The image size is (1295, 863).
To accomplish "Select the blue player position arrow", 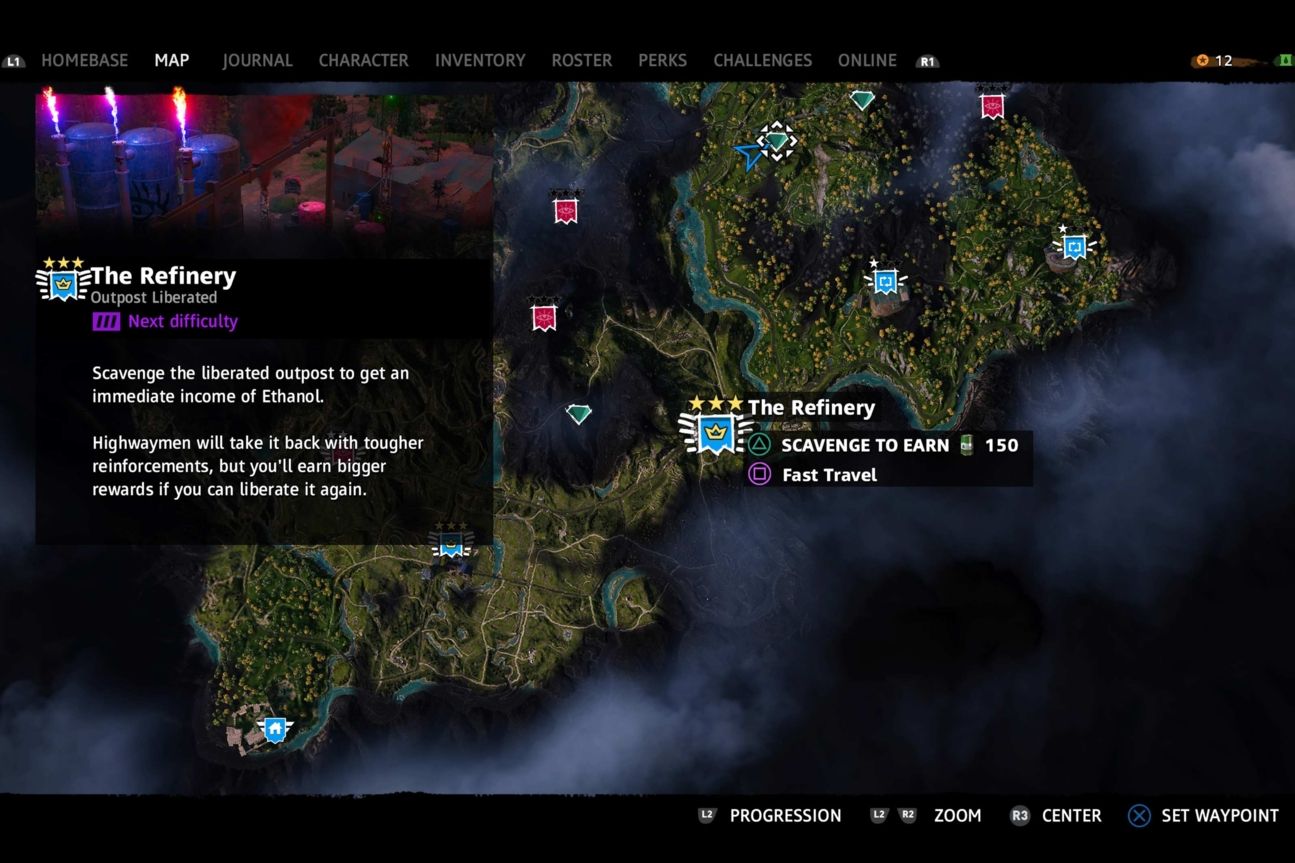I will click(x=748, y=155).
